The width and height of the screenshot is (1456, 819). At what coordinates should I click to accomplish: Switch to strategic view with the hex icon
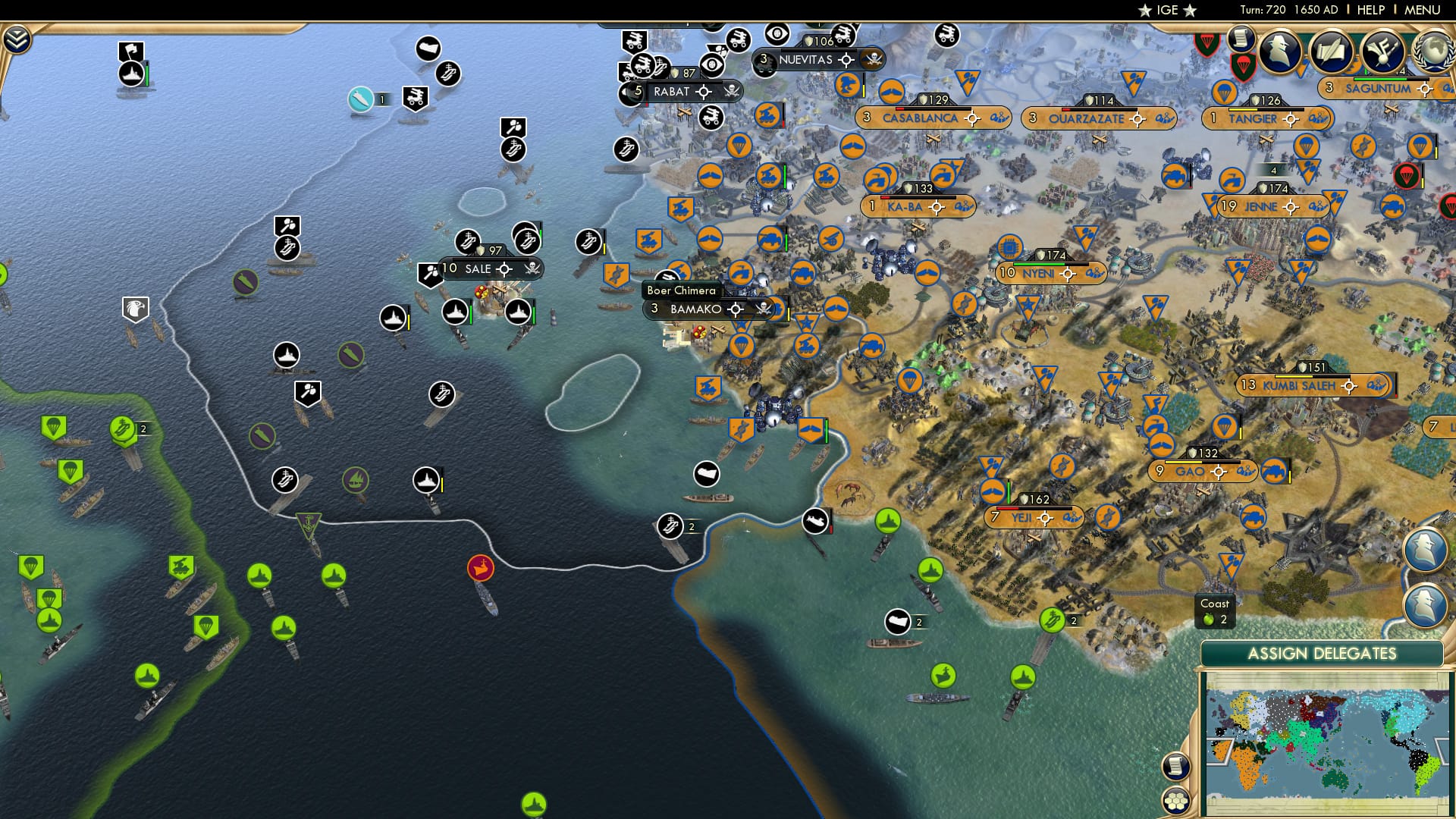point(1175,799)
